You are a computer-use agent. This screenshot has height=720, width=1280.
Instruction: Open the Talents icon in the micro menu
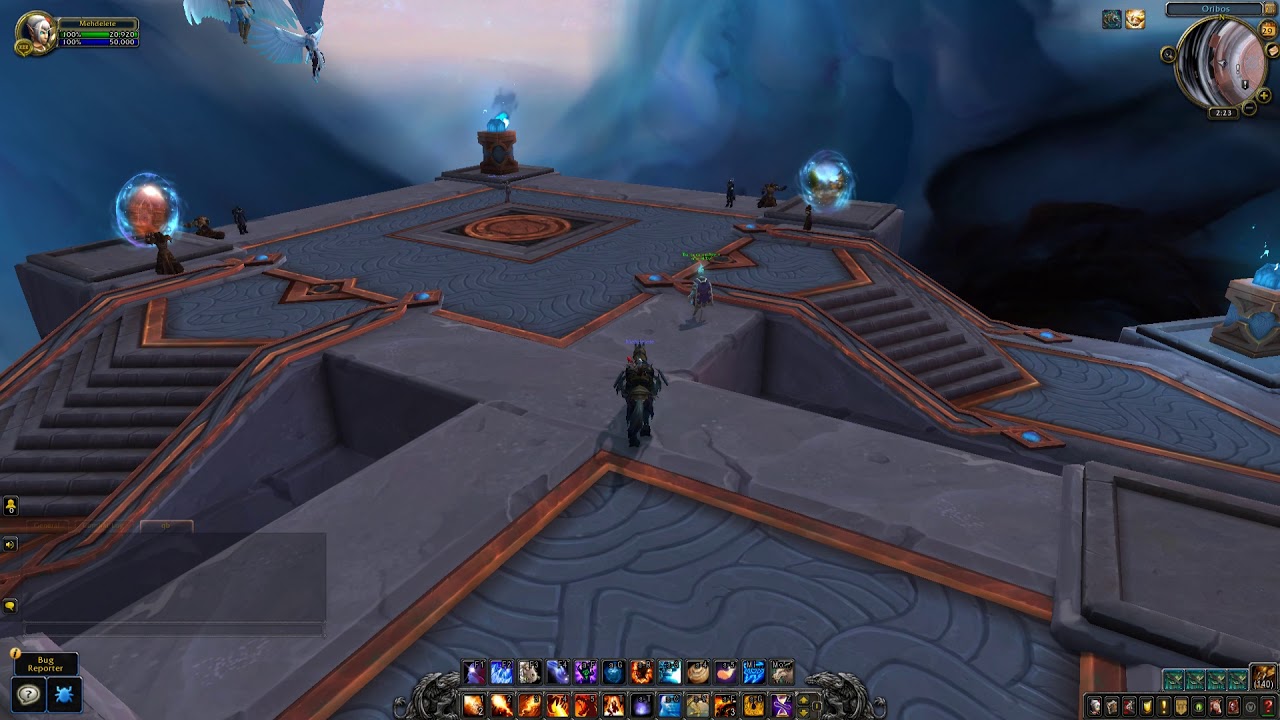pyautogui.click(x=1130, y=706)
